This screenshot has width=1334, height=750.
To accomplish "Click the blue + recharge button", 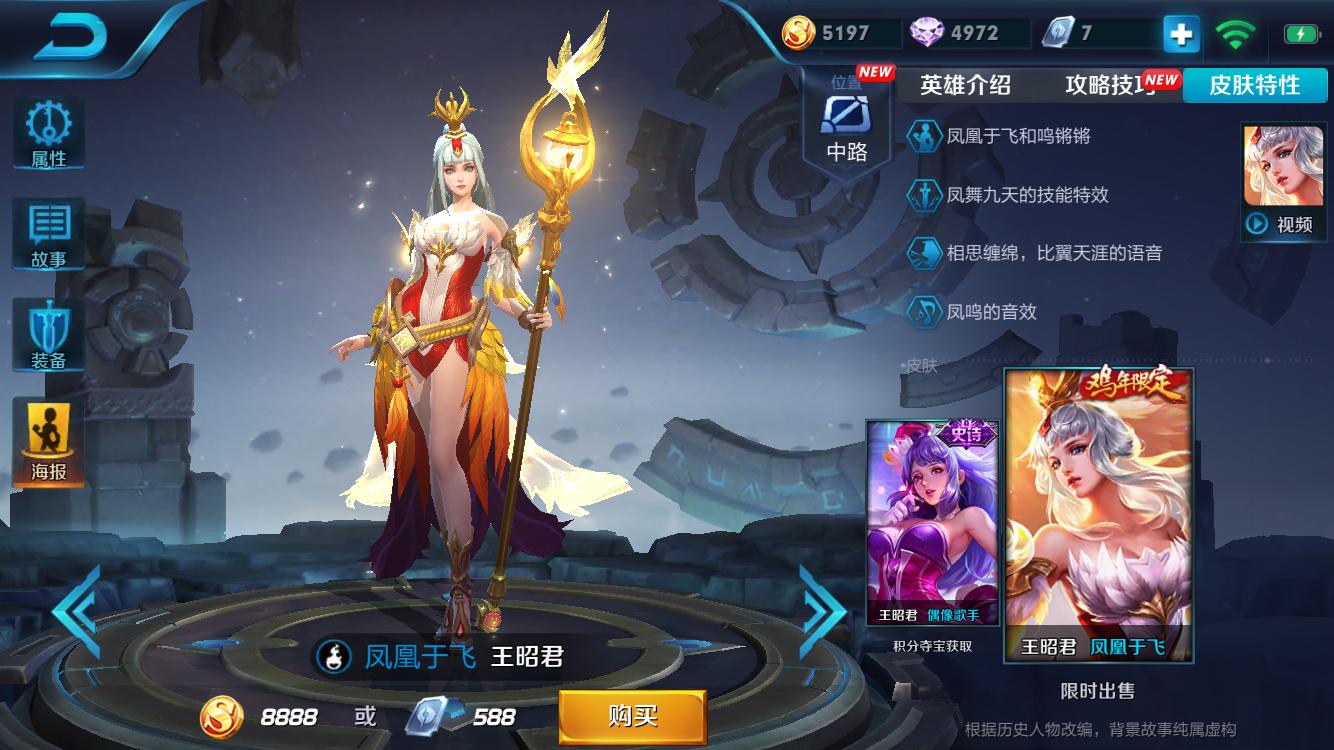I will tap(1180, 33).
